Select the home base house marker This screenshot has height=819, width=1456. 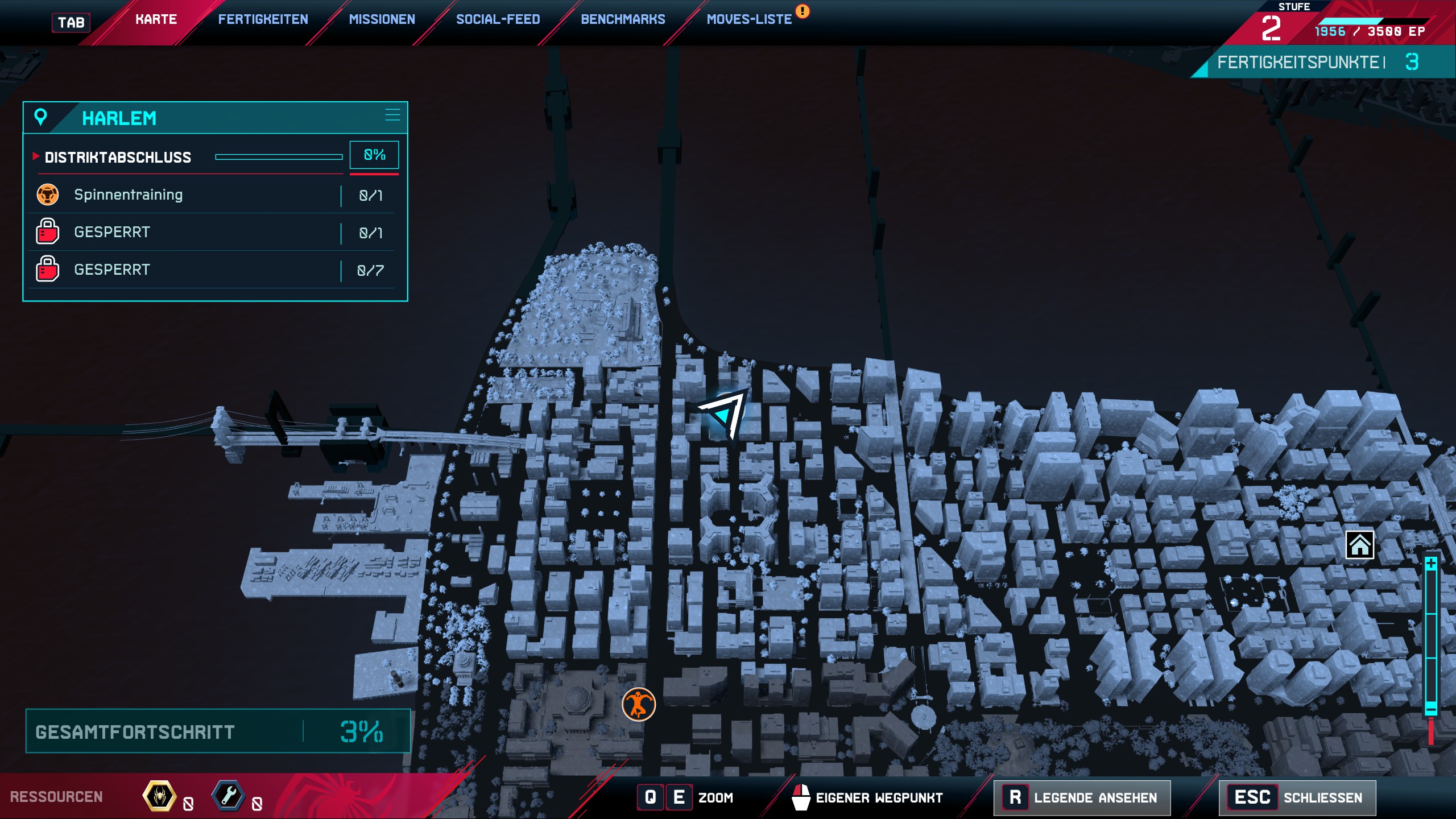1359,545
